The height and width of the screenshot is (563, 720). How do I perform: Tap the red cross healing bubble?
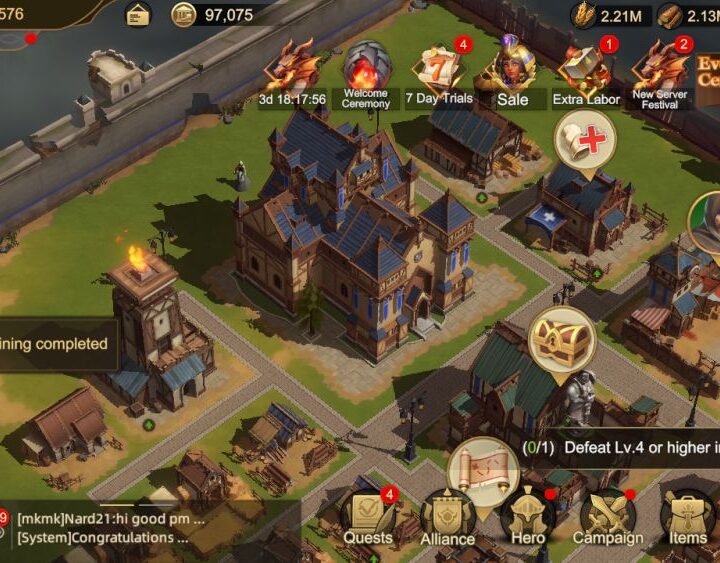click(x=585, y=140)
